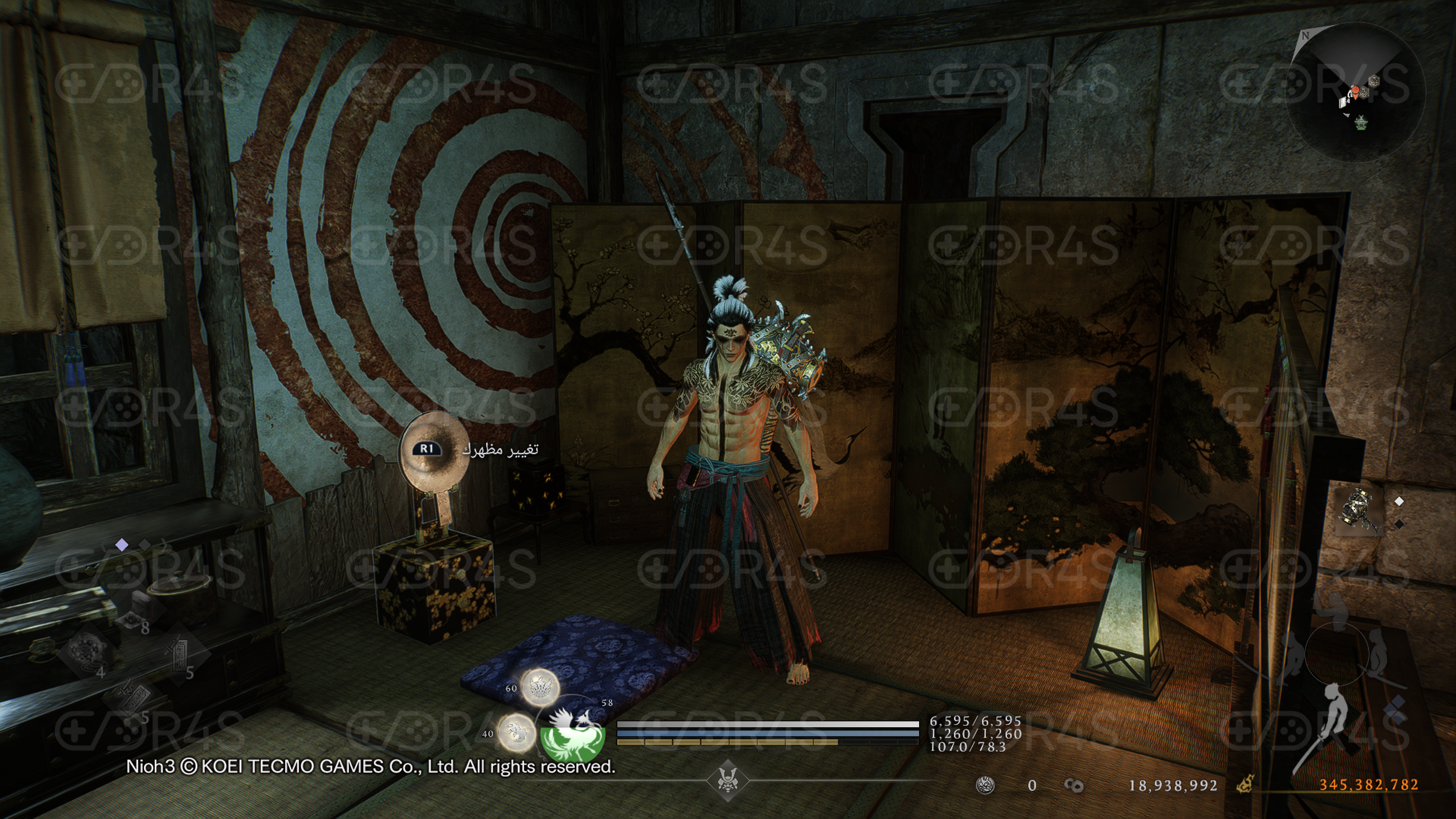This screenshot has width=1456, height=819.
Task: Activate the green guardian spirit emblem
Action: coord(572,733)
